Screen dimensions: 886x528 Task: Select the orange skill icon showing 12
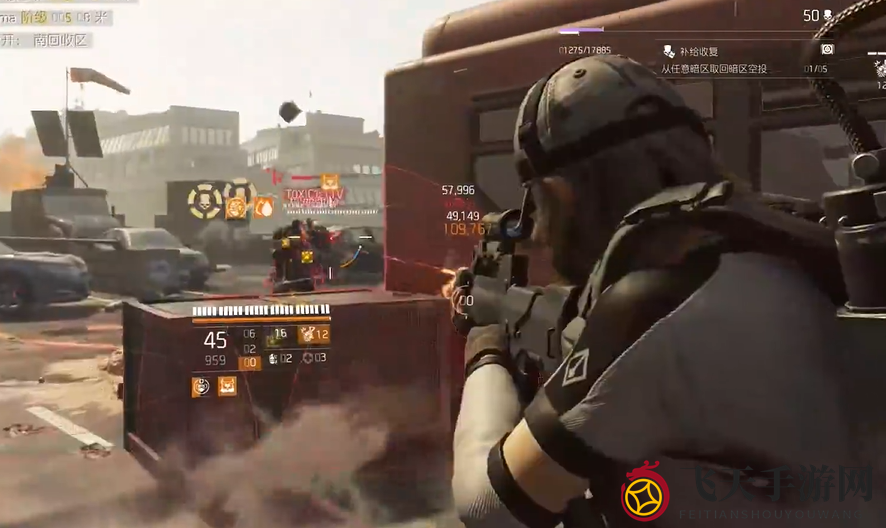313,335
